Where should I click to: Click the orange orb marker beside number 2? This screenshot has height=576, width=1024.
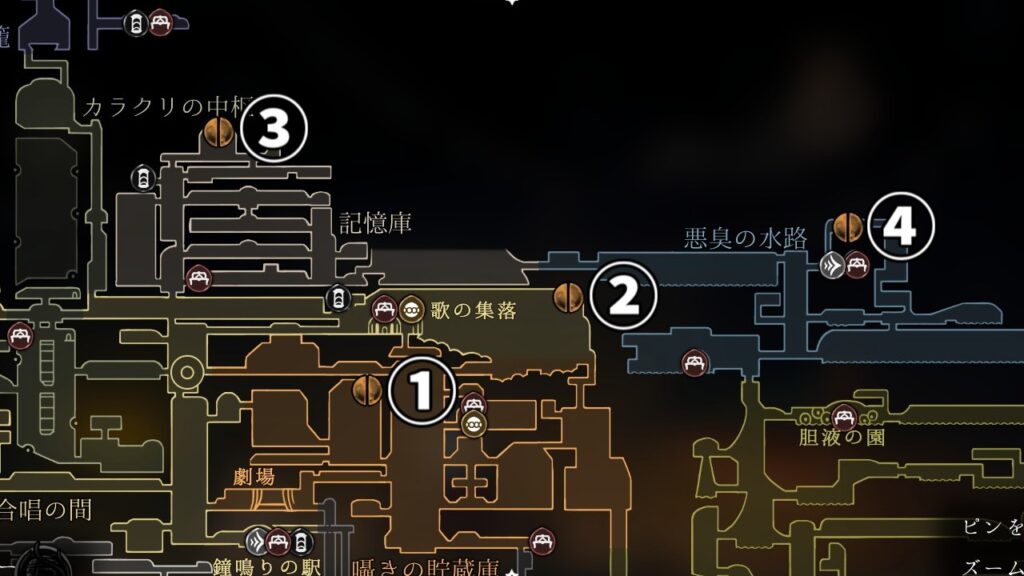click(x=569, y=296)
